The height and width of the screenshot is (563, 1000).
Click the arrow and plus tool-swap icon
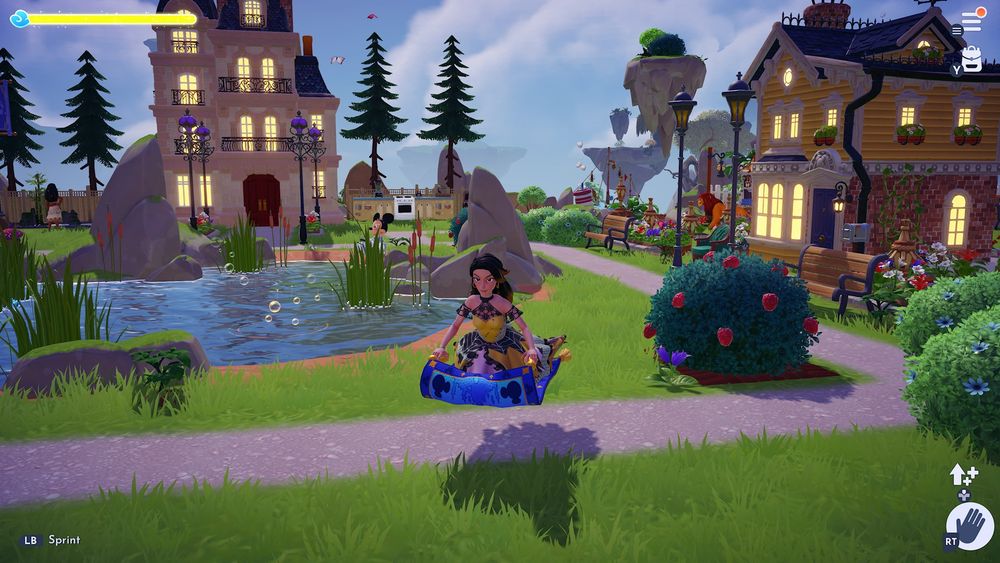click(x=962, y=476)
